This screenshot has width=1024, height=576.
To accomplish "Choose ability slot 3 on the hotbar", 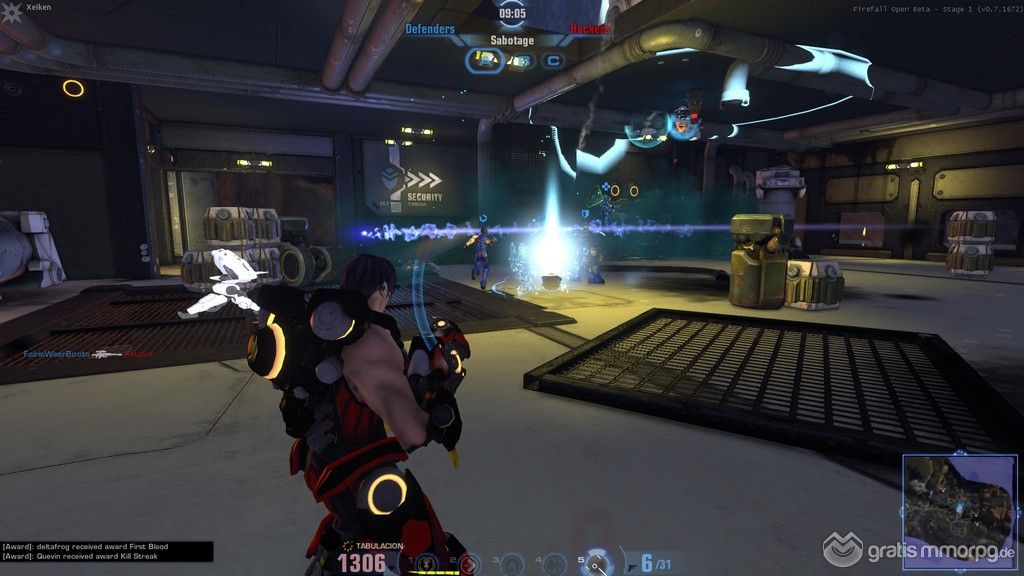I will 512,564.
